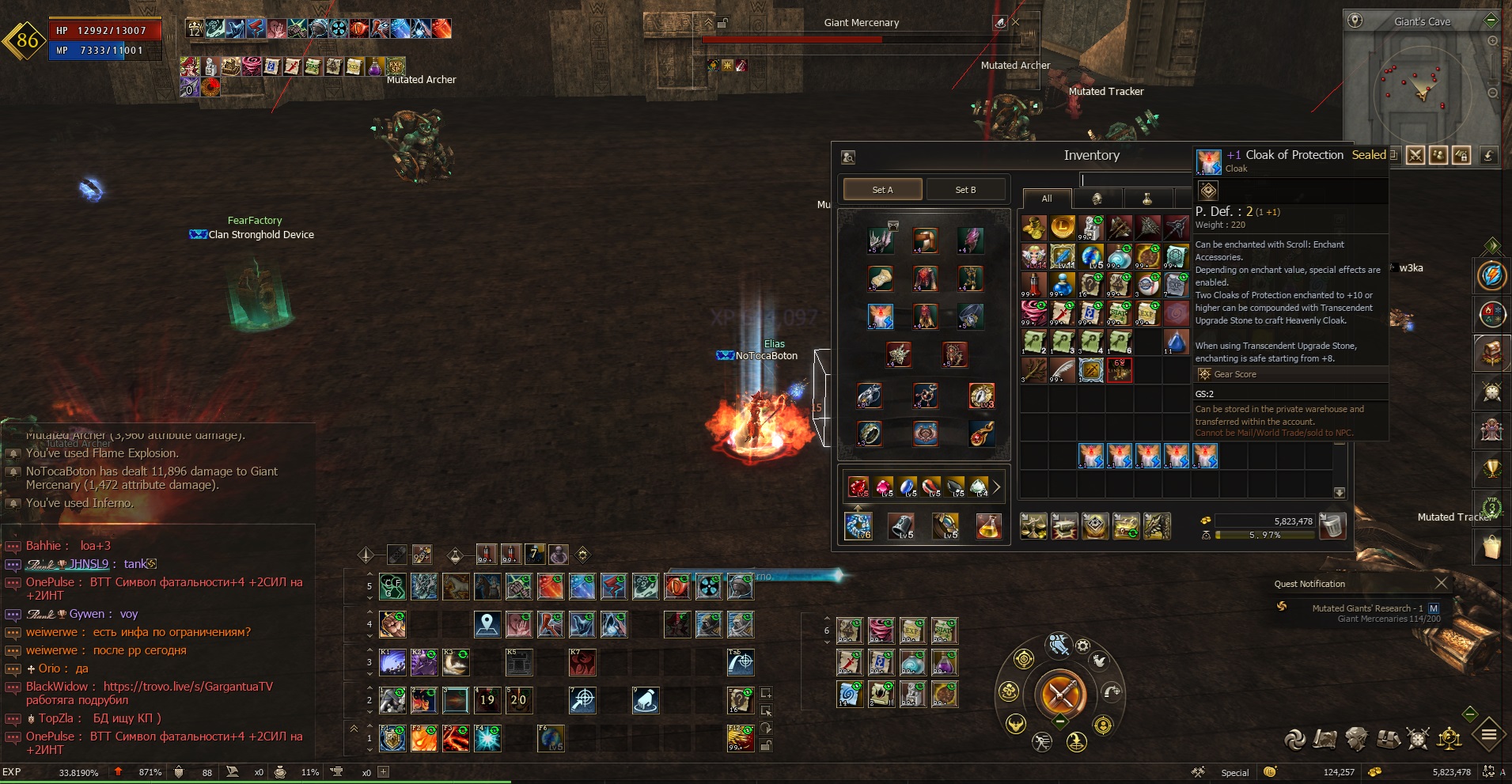The image size is (1512, 784).
Task: Use the F2 fire skill
Action: [x=423, y=738]
